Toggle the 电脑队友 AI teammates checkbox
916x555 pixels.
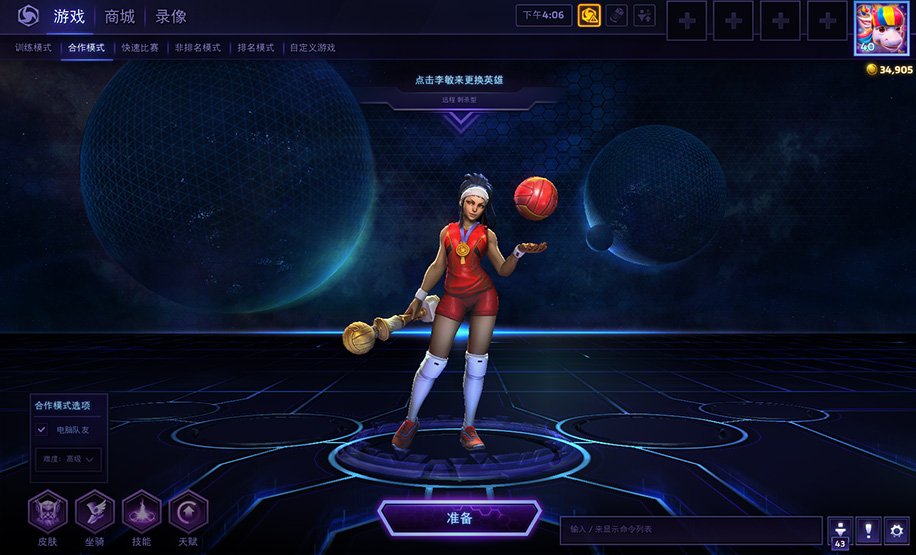[x=42, y=429]
